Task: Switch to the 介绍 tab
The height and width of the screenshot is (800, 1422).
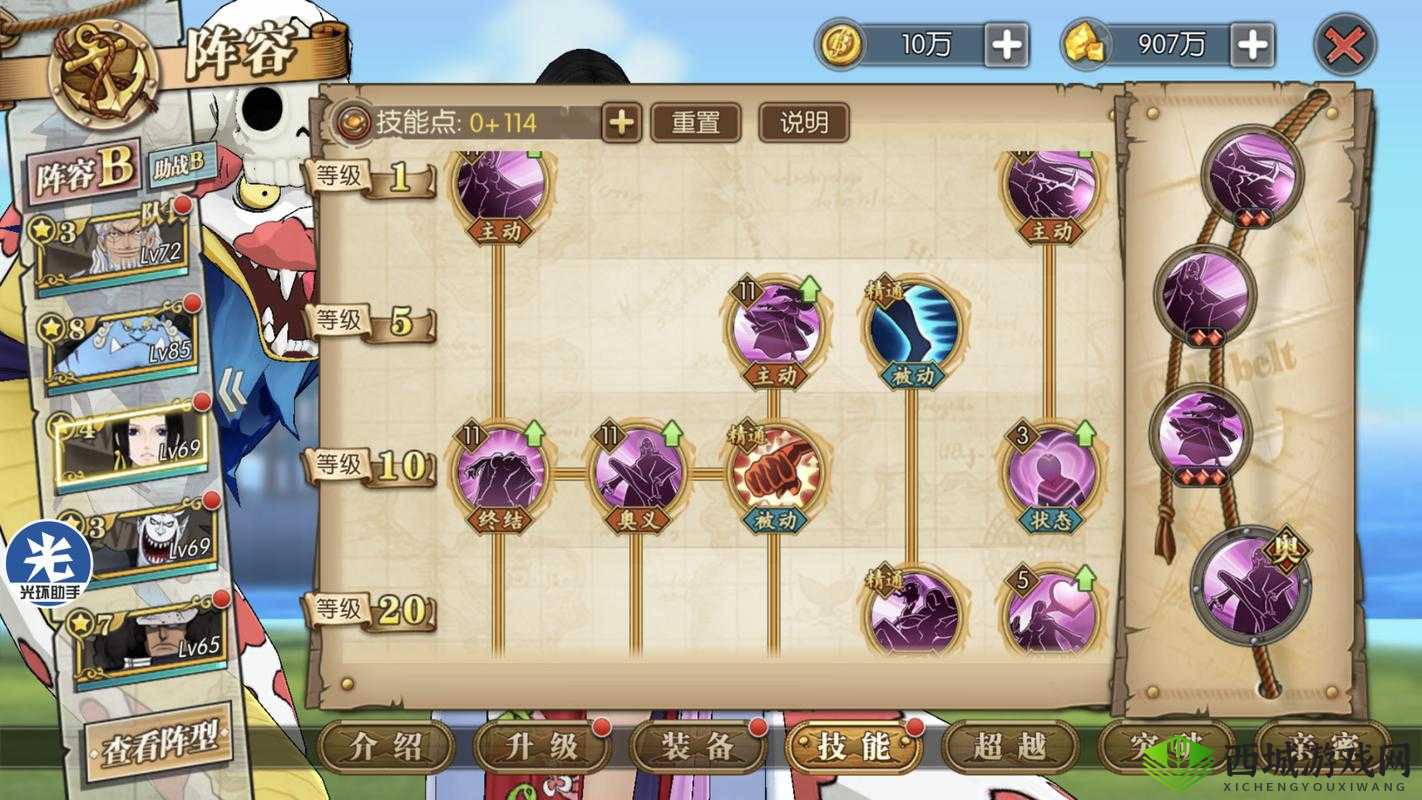Action: coord(386,746)
